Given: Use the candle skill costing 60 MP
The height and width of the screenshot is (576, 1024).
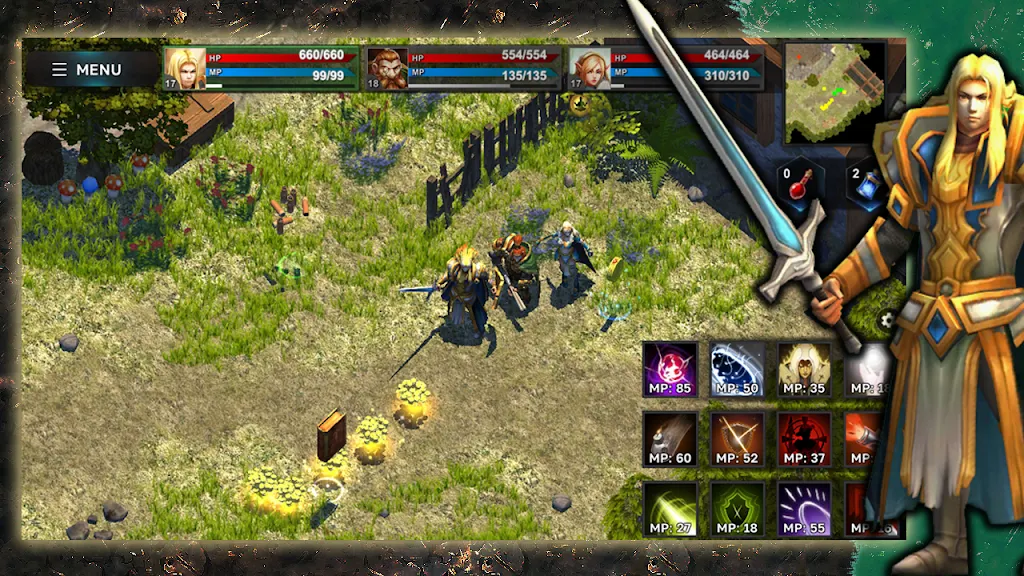Looking at the screenshot, I should (669, 439).
